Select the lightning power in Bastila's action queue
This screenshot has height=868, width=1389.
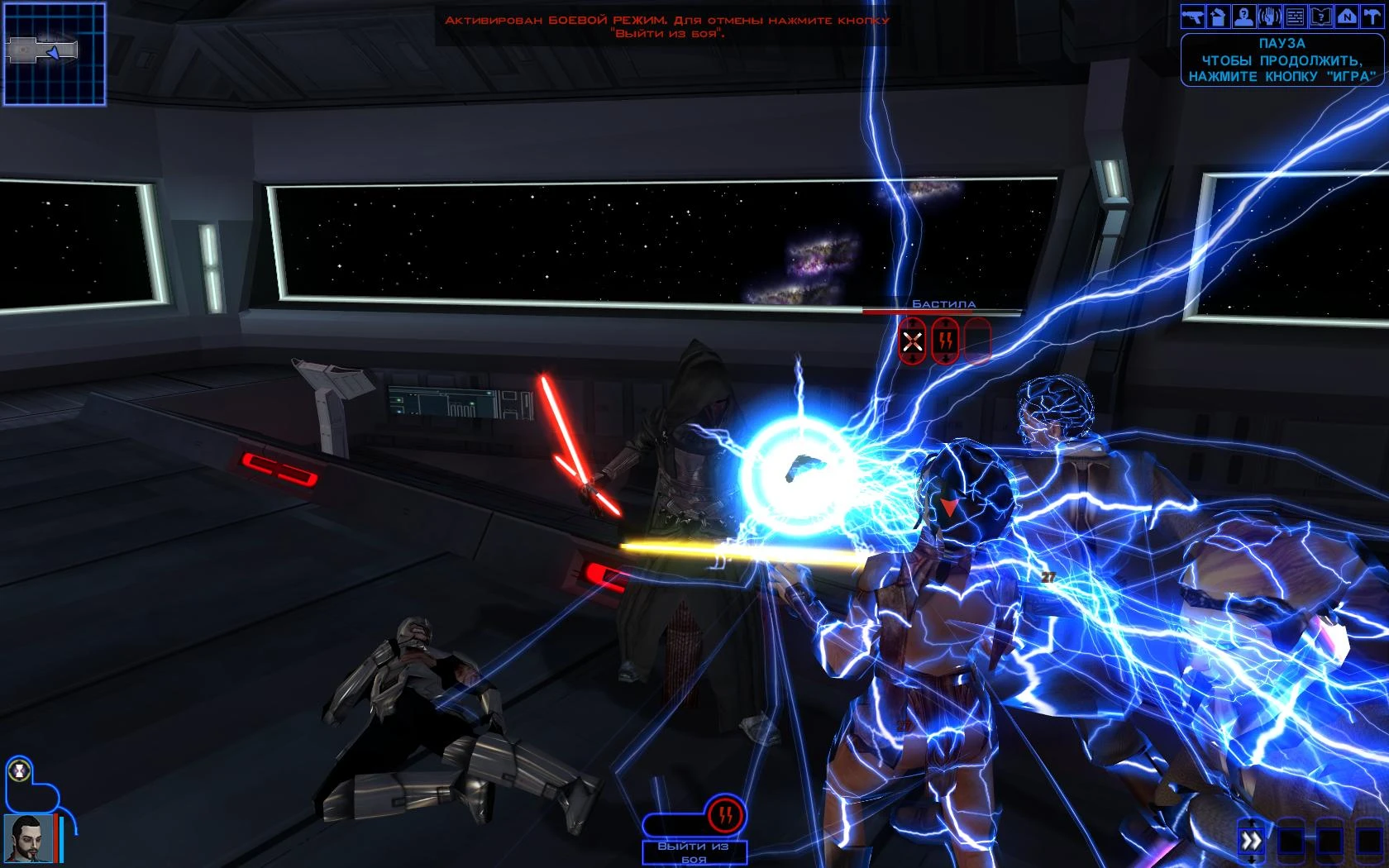point(945,341)
